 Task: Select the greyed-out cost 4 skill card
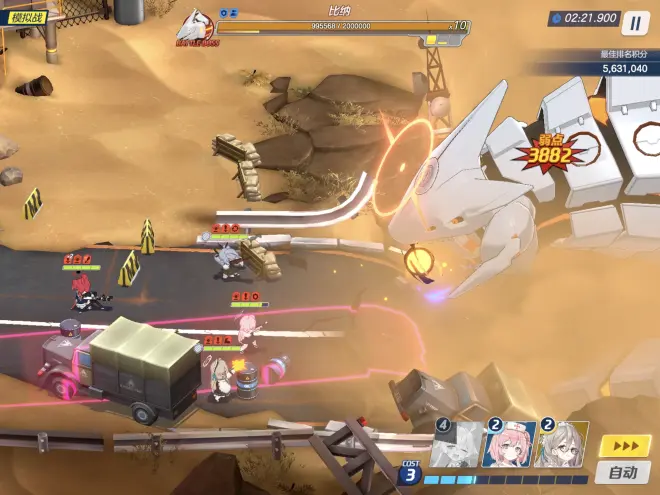[455, 445]
